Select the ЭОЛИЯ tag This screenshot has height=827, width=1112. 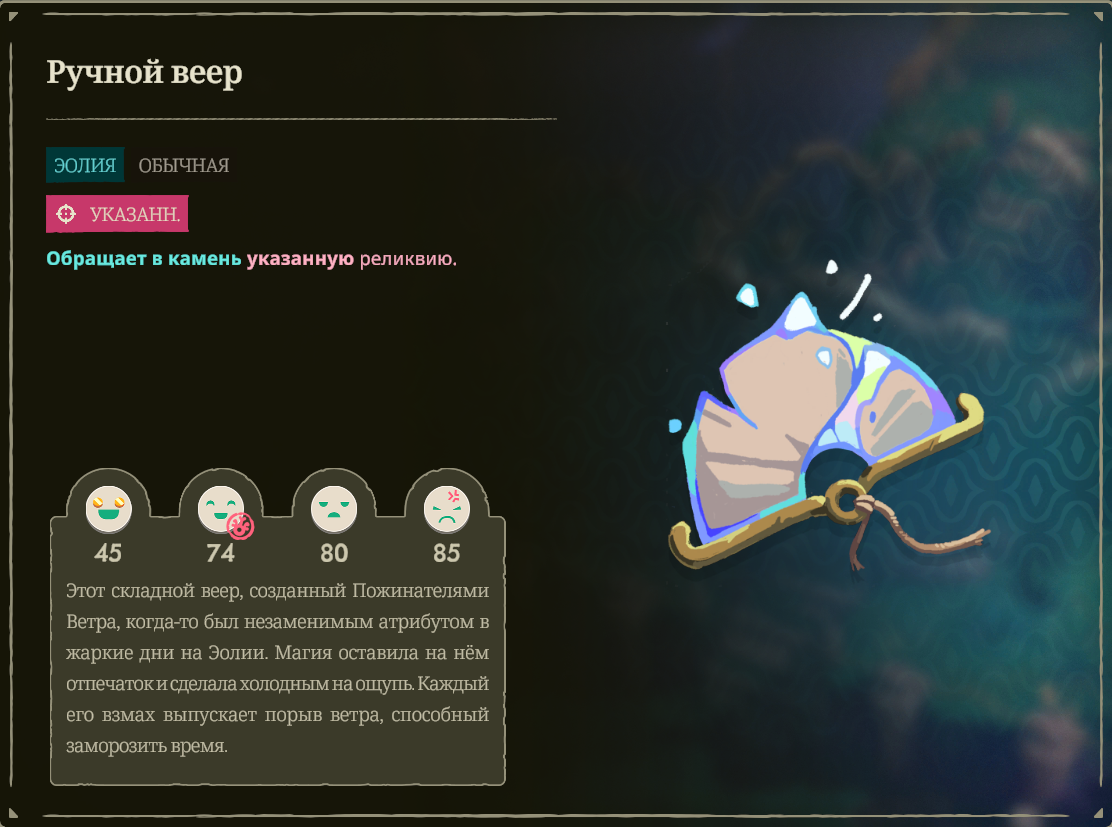pos(85,165)
